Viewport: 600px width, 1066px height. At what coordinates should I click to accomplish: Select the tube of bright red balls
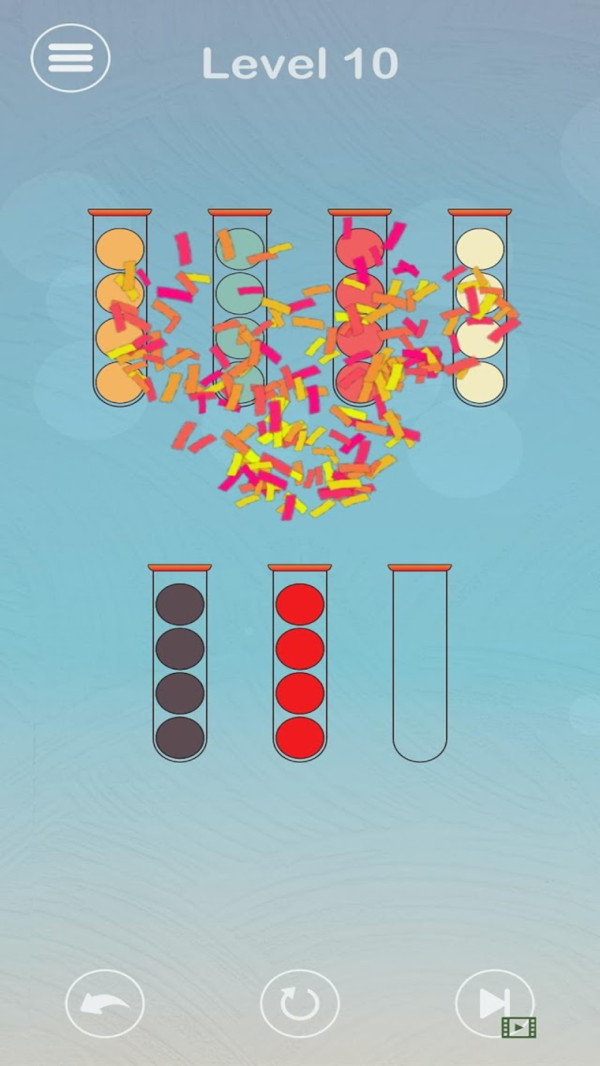[300, 665]
